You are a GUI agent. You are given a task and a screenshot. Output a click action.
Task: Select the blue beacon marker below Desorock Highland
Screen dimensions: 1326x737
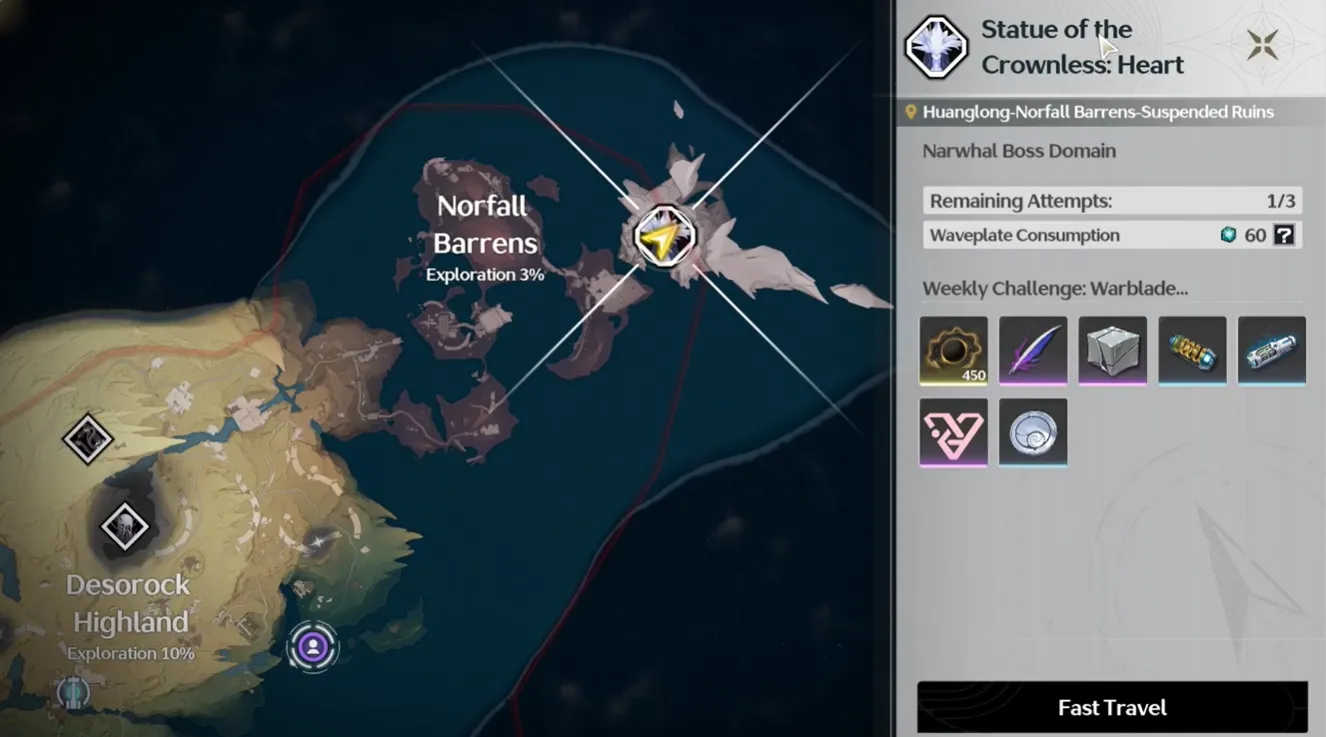coord(73,692)
